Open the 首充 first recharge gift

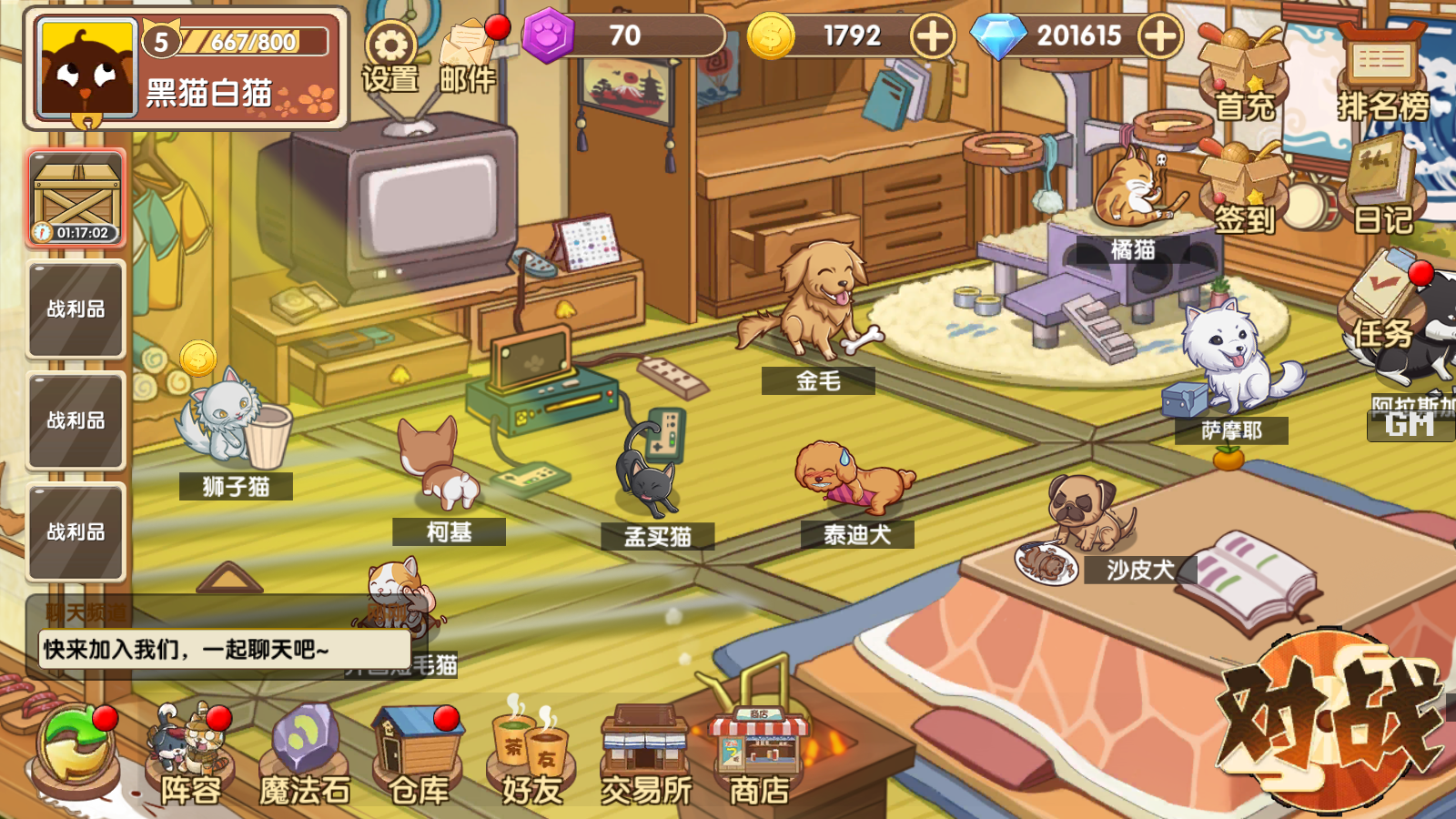(1243, 73)
